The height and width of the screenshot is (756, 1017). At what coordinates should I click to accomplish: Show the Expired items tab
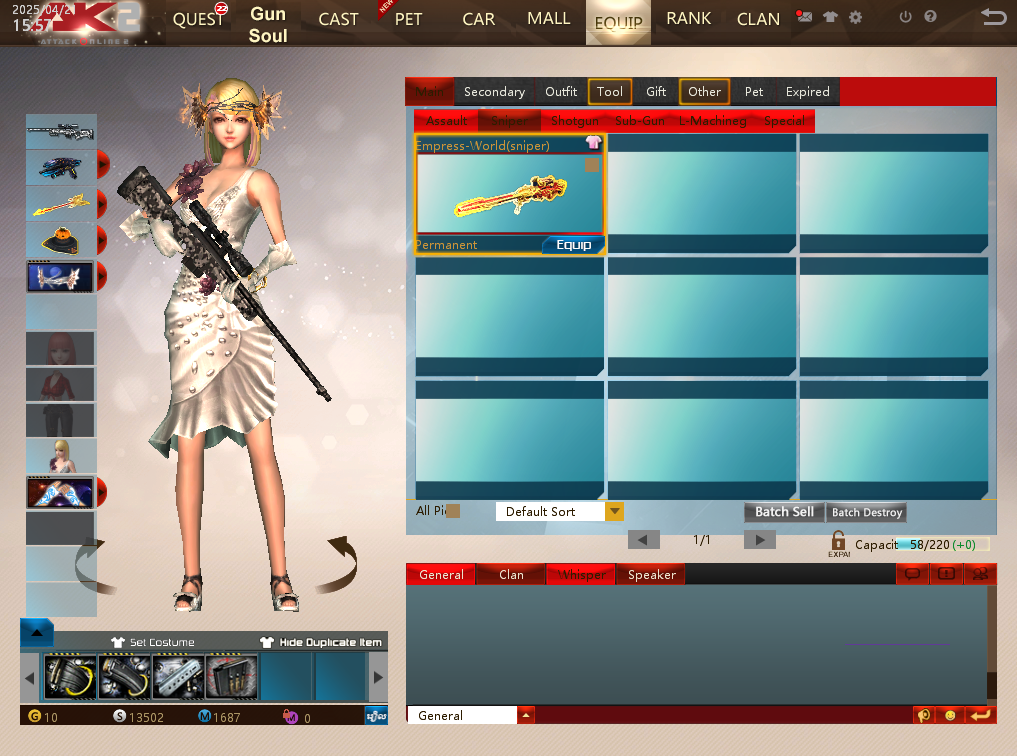coord(807,92)
